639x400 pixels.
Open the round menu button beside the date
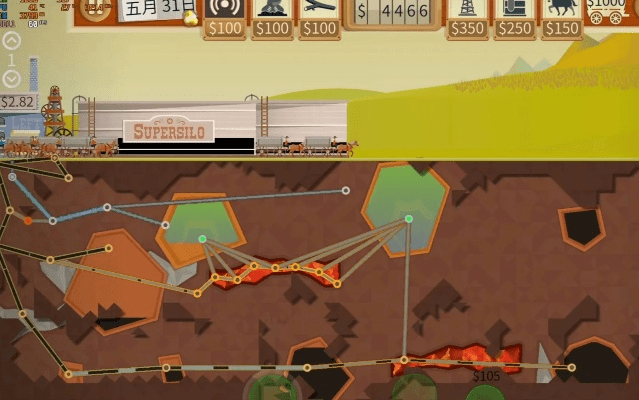95,12
